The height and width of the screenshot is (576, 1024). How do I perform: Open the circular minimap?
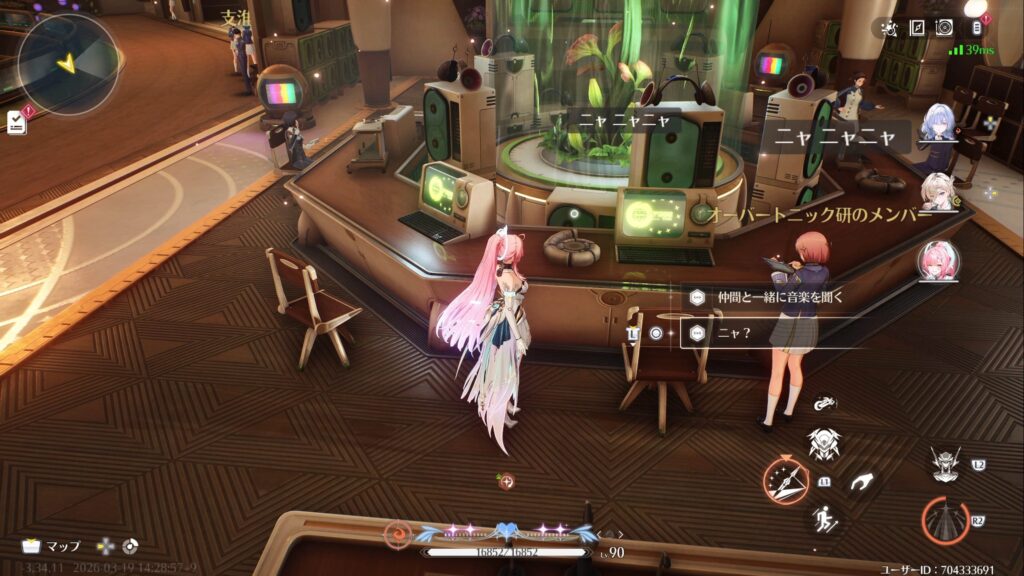tap(68, 62)
